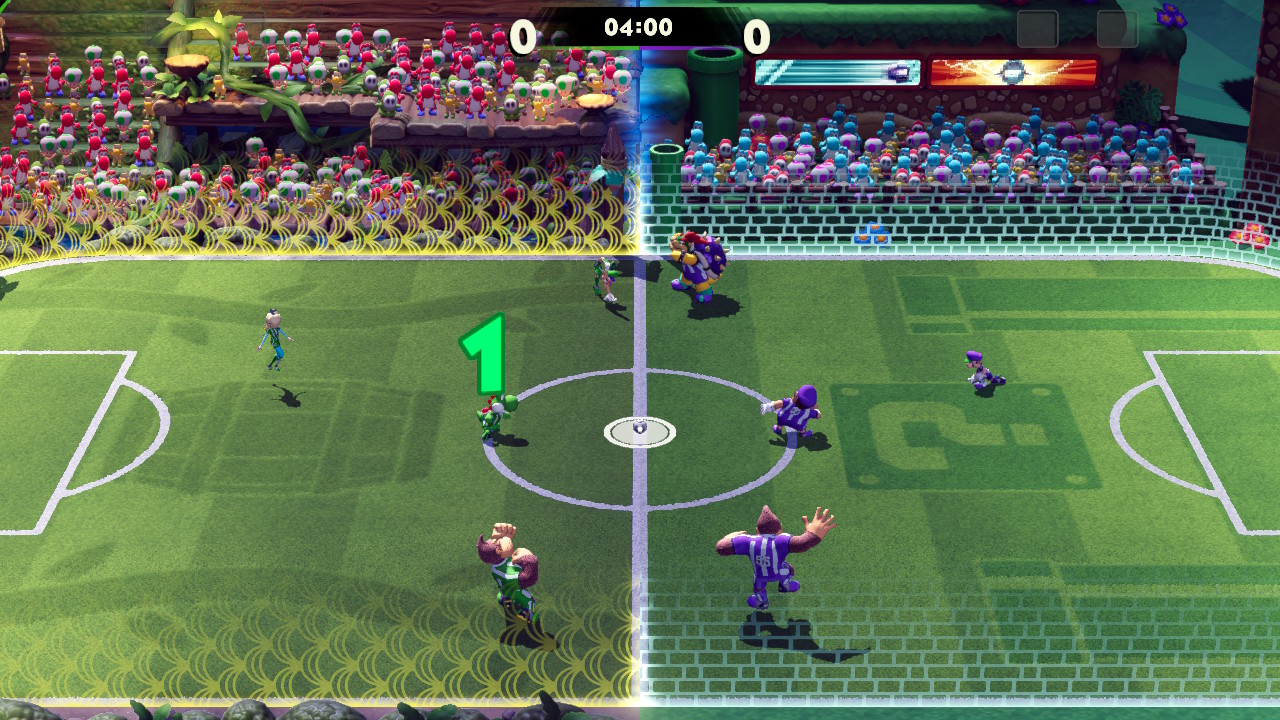1280x720 pixels.
Task: Select Yoshi near the center circle
Action: point(496,420)
